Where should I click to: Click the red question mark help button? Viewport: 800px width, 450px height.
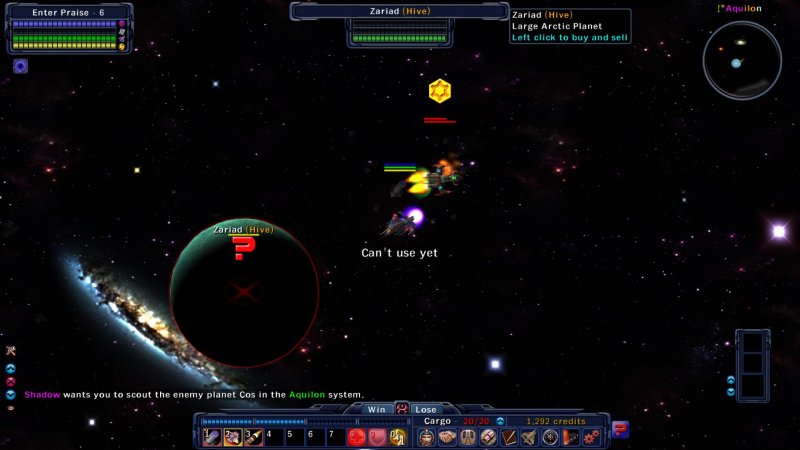pos(620,430)
